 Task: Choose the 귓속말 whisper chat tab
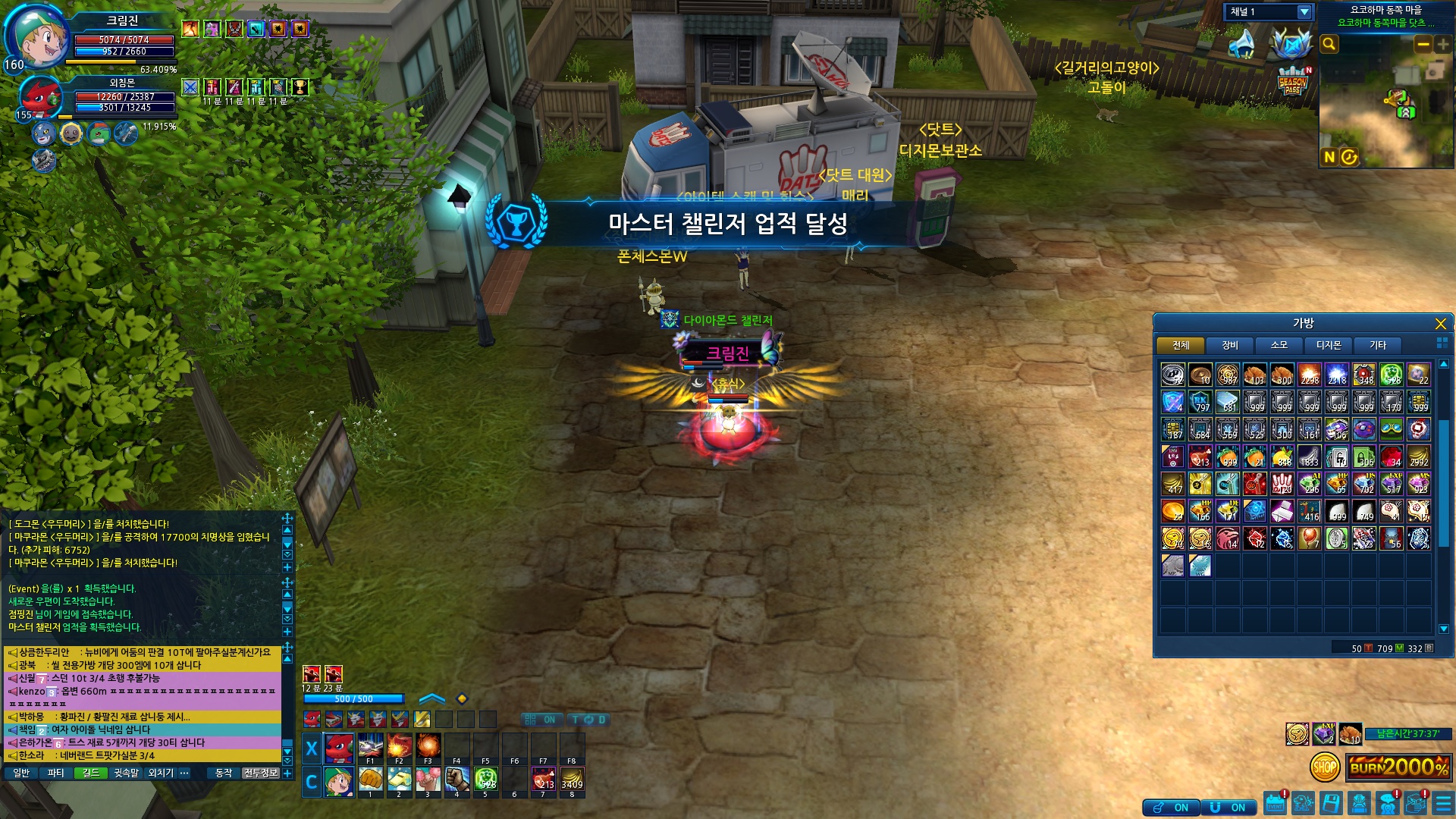click(x=127, y=773)
